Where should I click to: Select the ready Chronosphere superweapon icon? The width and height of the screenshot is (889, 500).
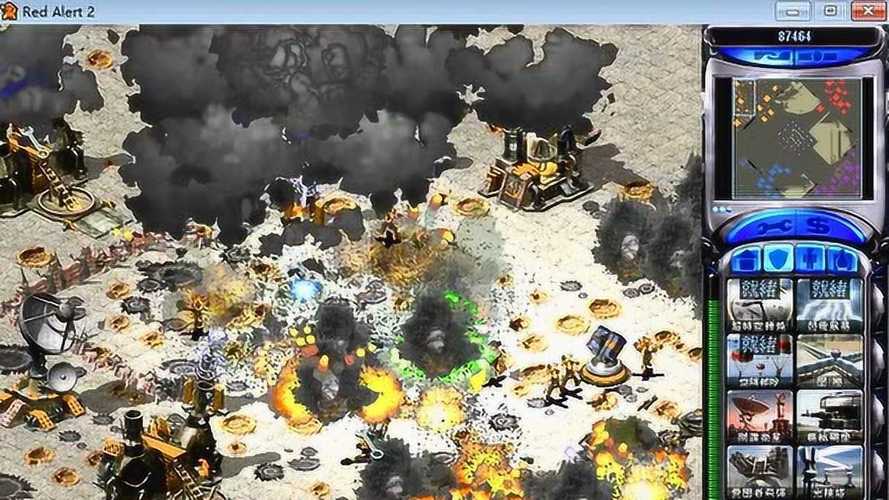[760, 304]
